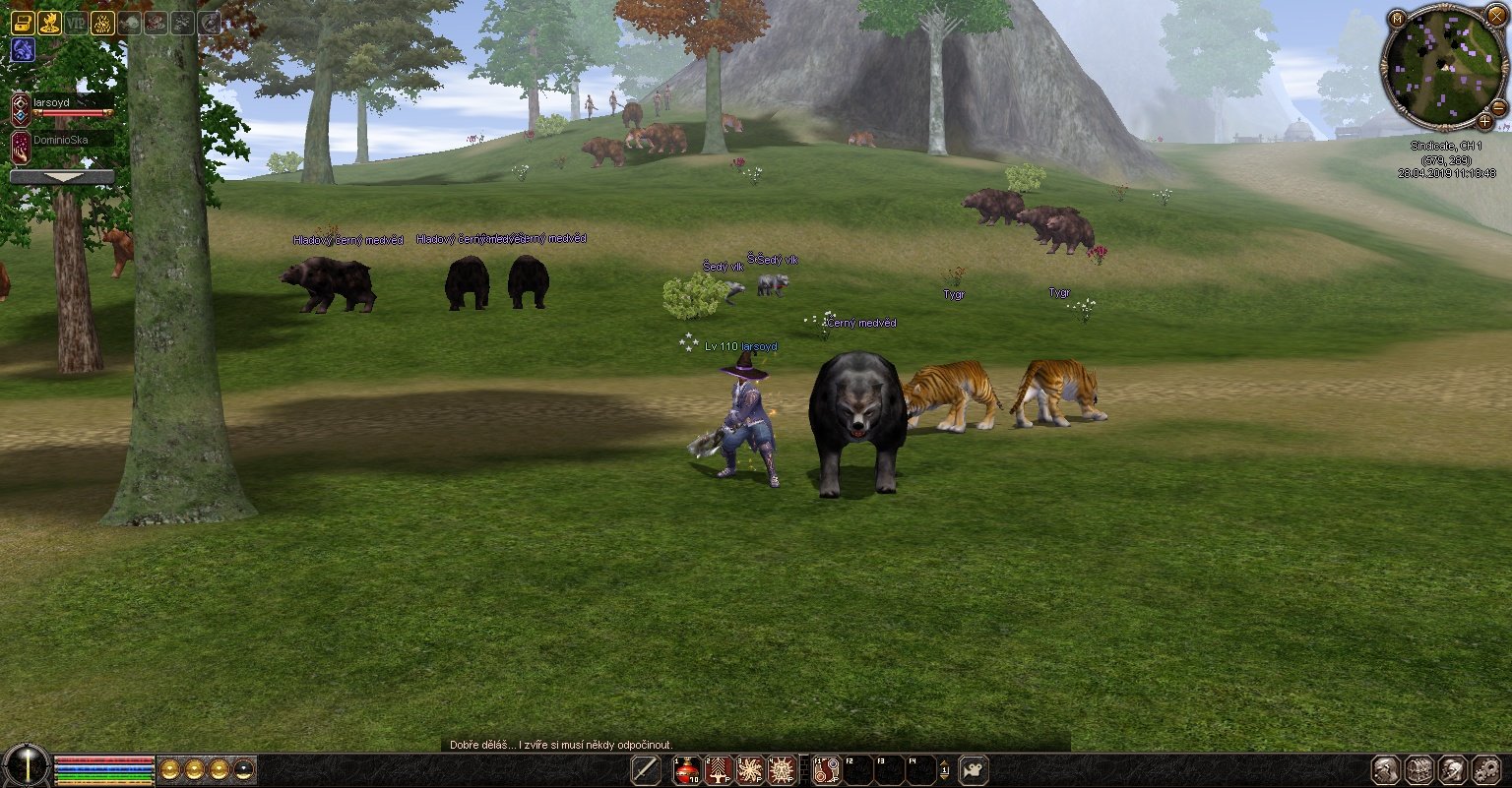This screenshot has width=1512, height=788.
Task: Click the circular minimap
Action: [x=1444, y=68]
